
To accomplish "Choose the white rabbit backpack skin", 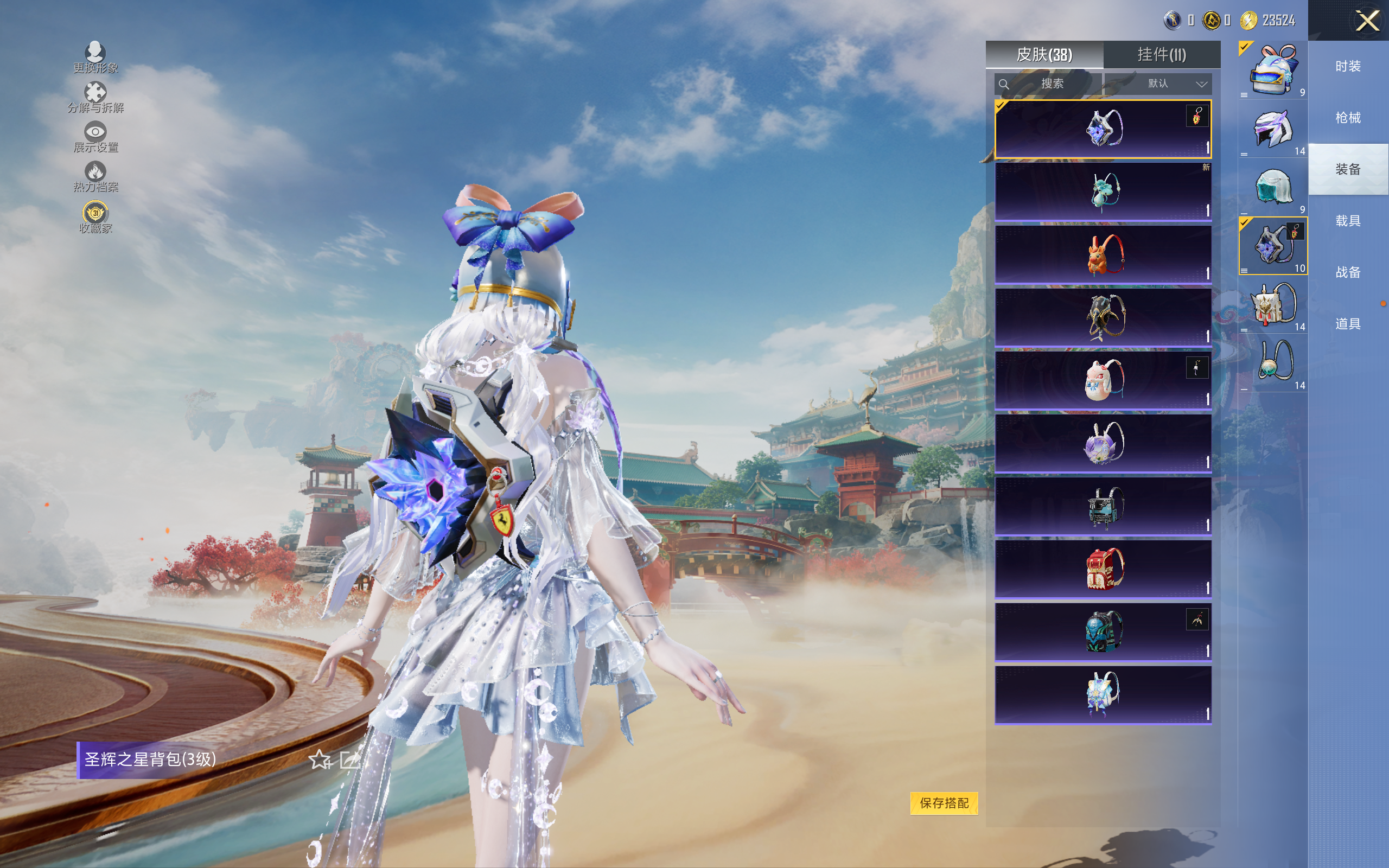I will pyautogui.click(x=1103, y=380).
